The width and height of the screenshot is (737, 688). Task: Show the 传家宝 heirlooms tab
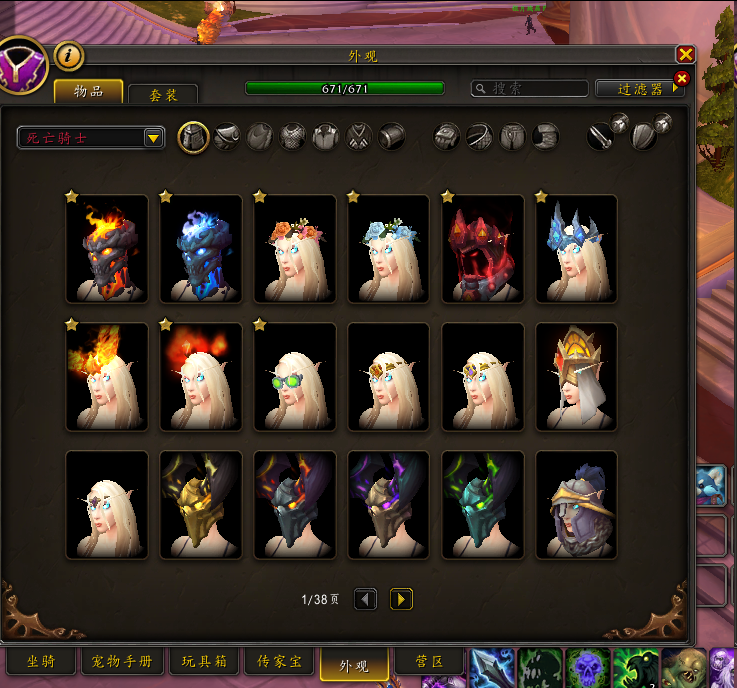(279, 662)
